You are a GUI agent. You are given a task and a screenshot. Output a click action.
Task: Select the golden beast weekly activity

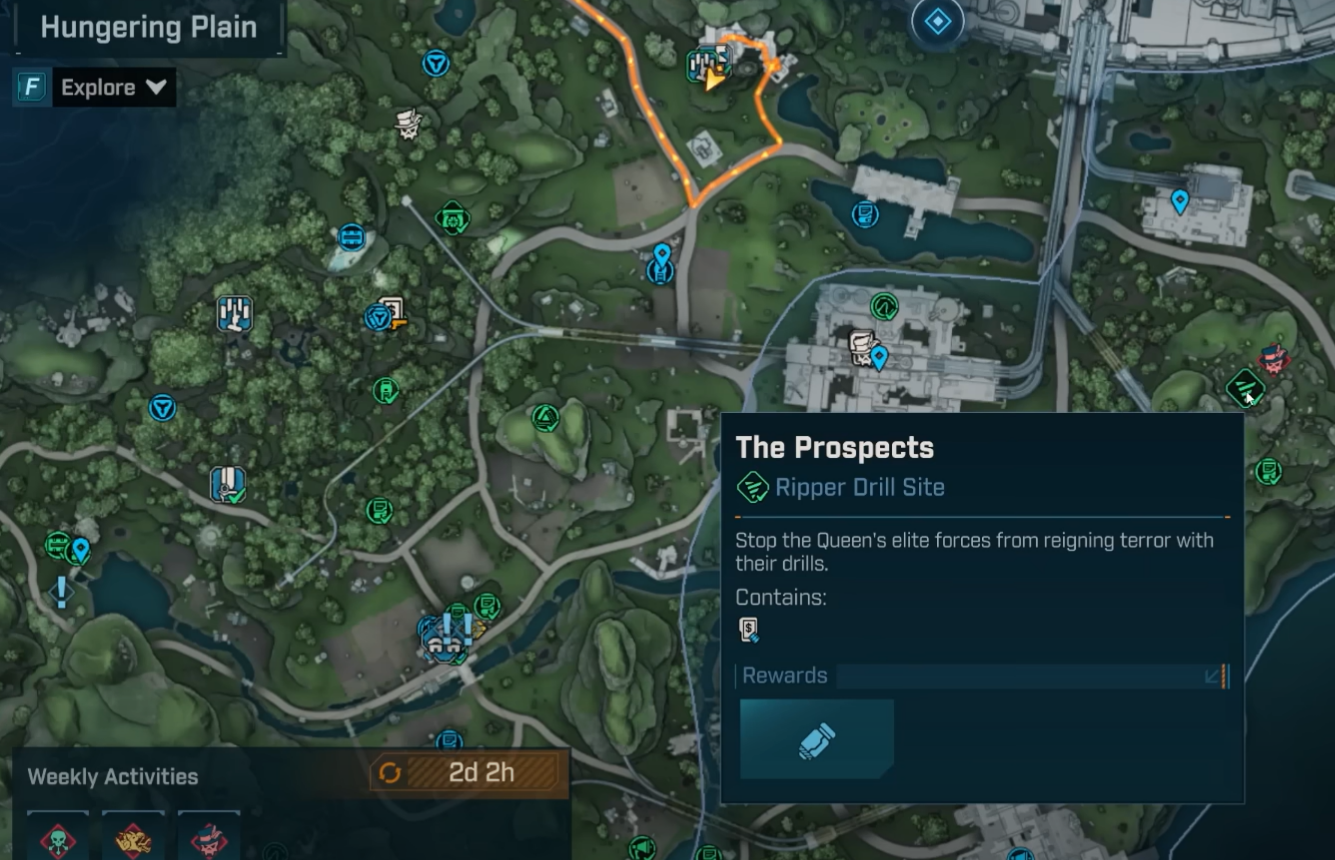pos(133,838)
